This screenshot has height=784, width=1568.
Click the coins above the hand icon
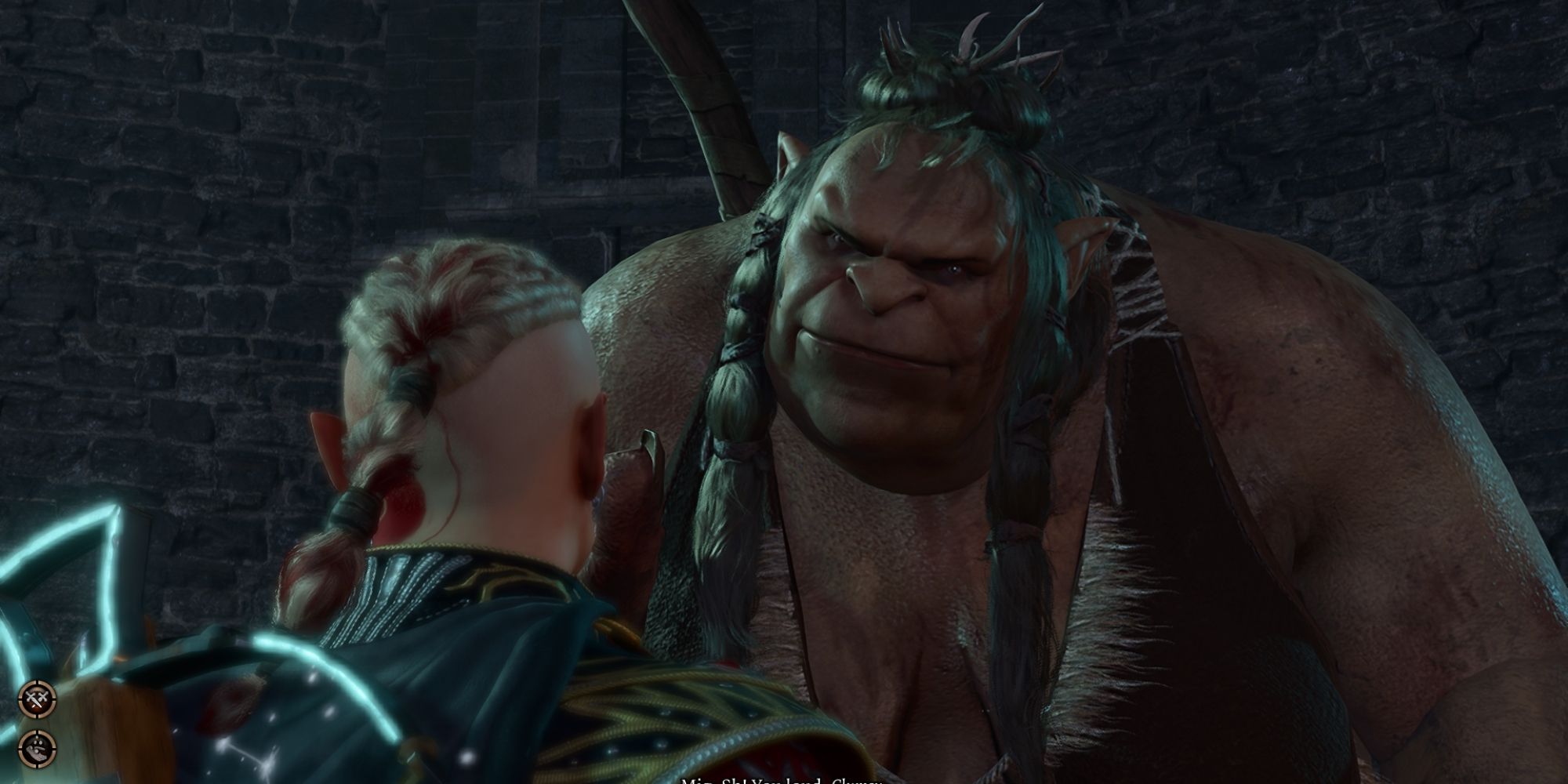tap(38, 742)
